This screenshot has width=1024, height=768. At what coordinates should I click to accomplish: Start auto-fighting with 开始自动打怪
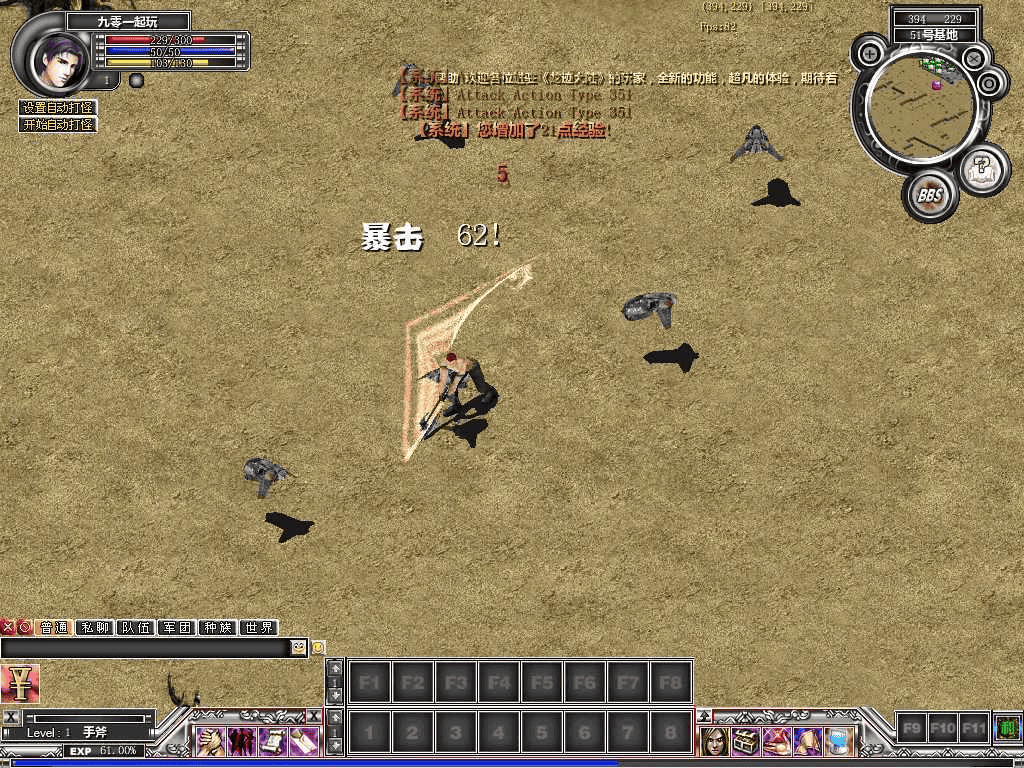point(58,125)
